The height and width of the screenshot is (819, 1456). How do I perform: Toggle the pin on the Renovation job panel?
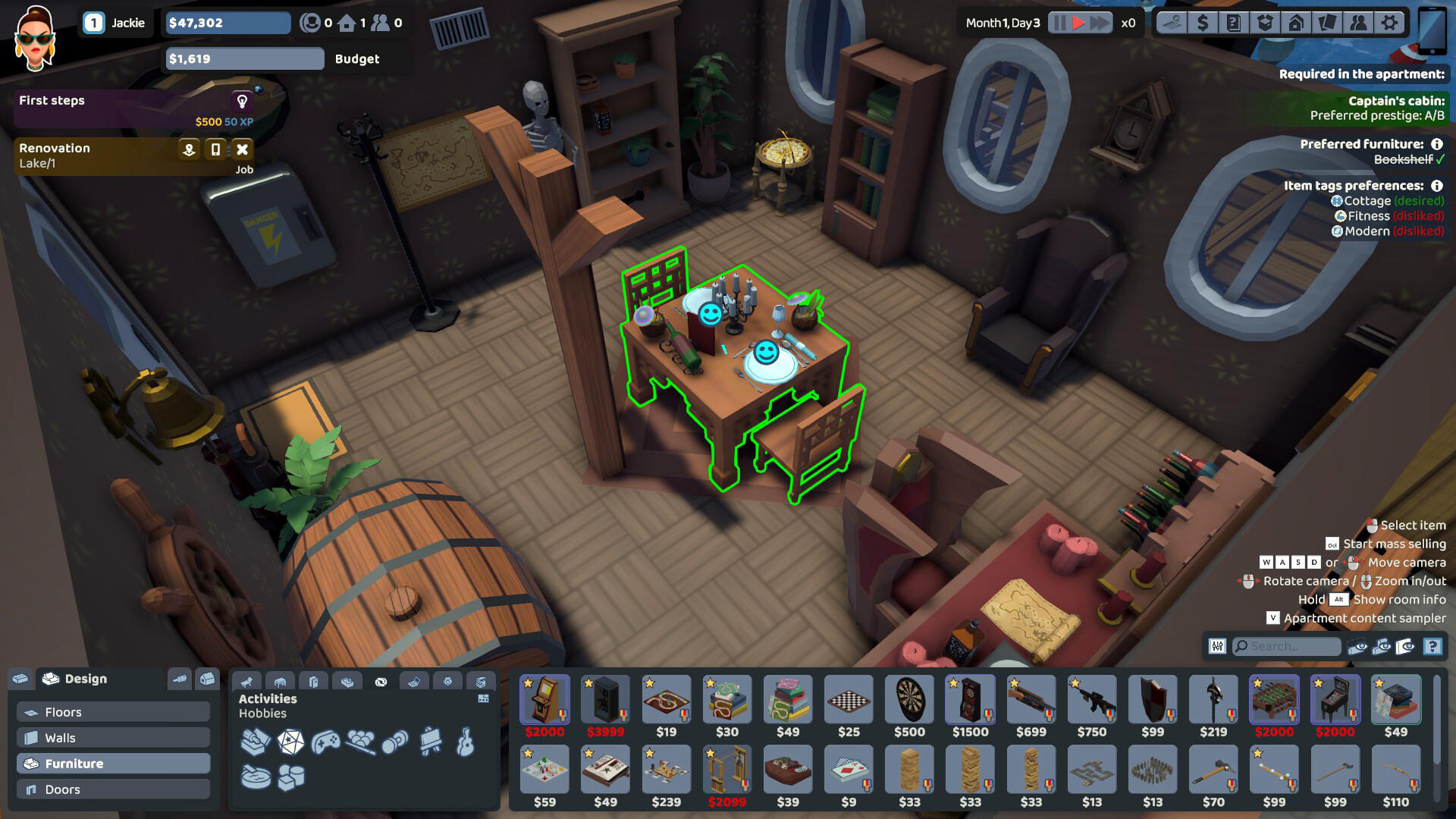tap(188, 149)
